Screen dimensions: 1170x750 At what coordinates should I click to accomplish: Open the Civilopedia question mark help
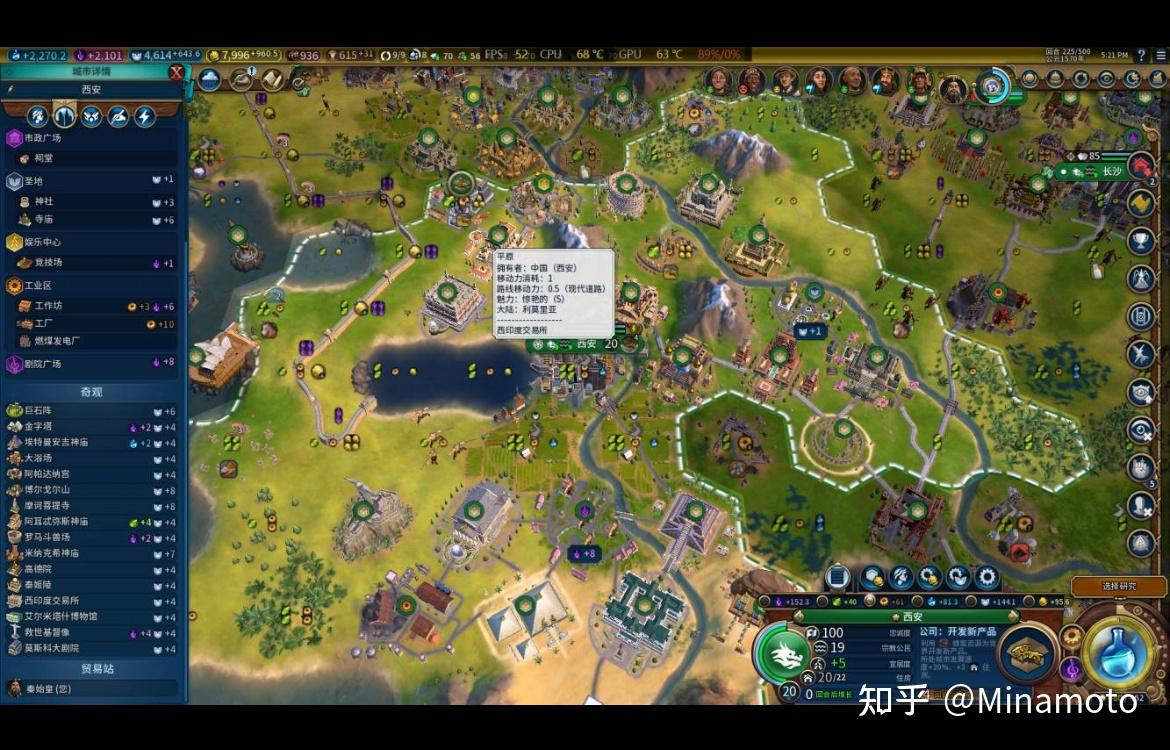tap(1141, 55)
